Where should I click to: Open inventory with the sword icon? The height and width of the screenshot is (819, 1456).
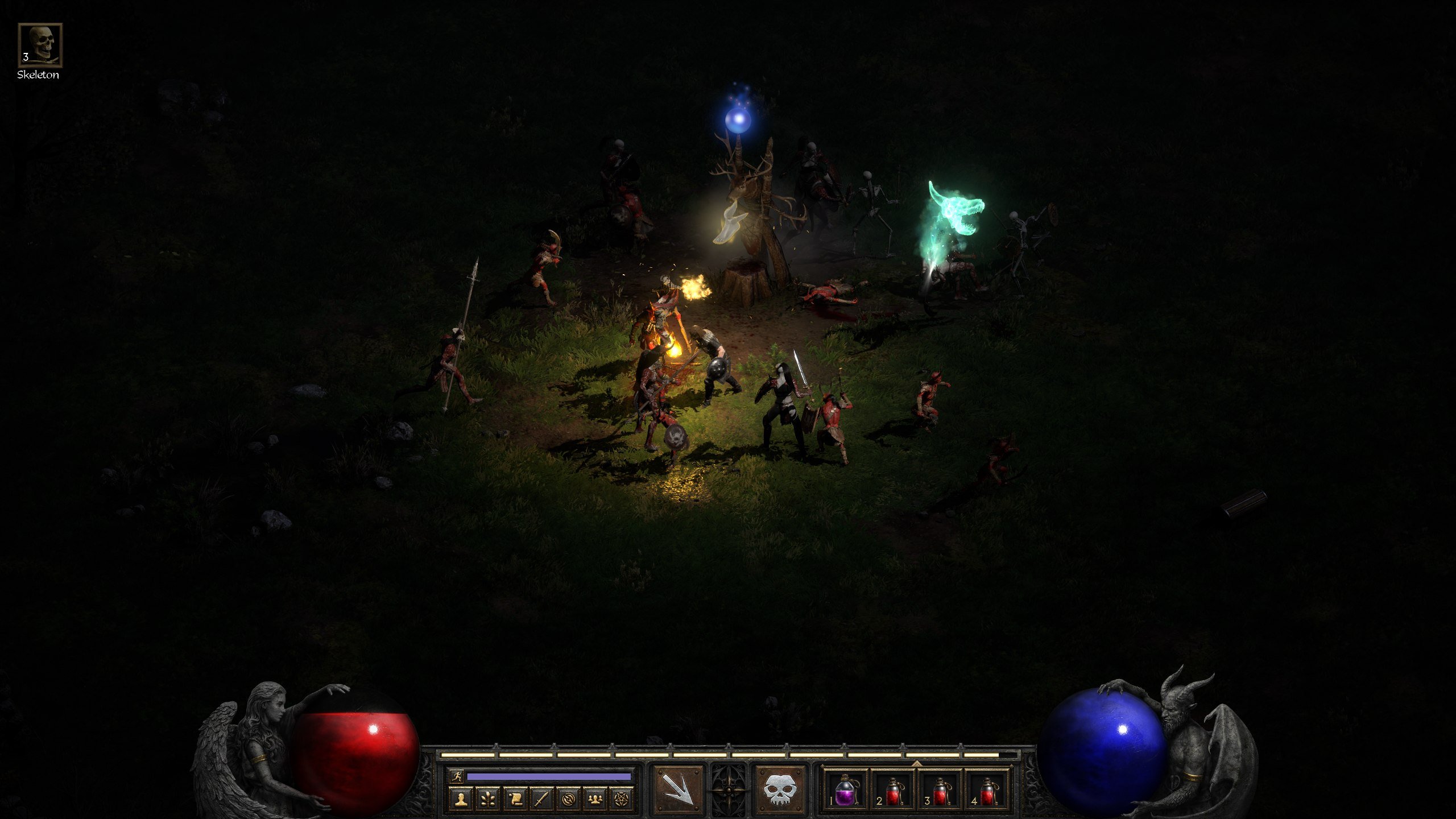coord(541,799)
